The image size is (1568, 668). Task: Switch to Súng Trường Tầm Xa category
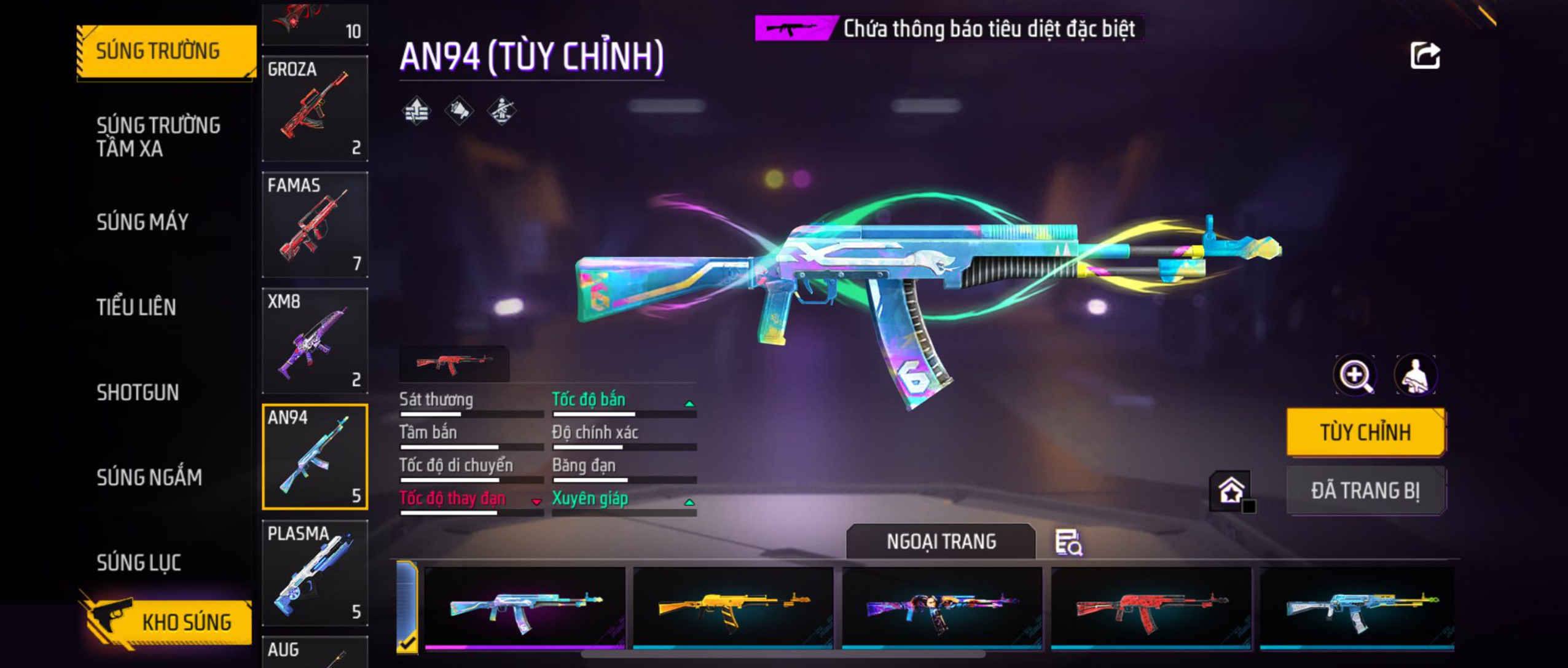click(159, 136)
